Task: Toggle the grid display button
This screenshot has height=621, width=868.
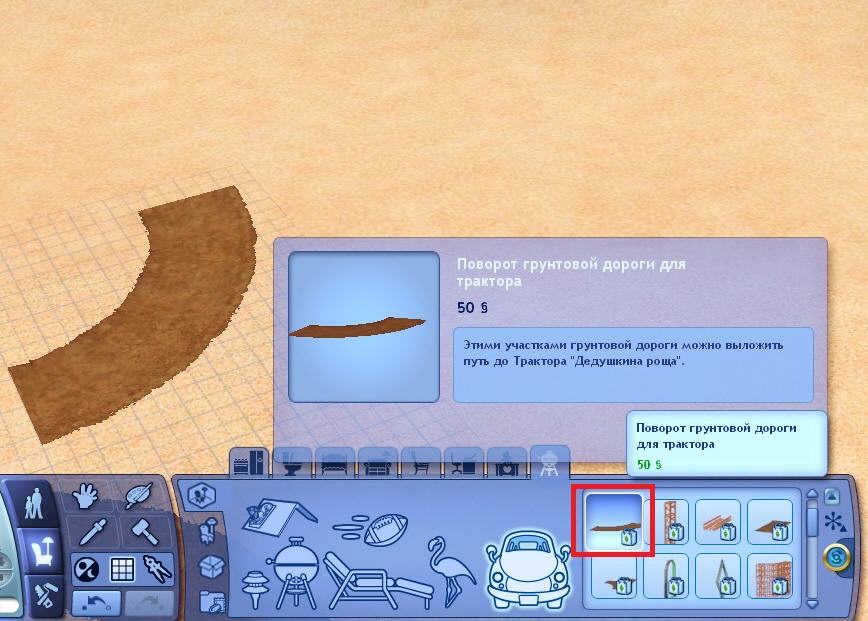Action: (123, 568)
